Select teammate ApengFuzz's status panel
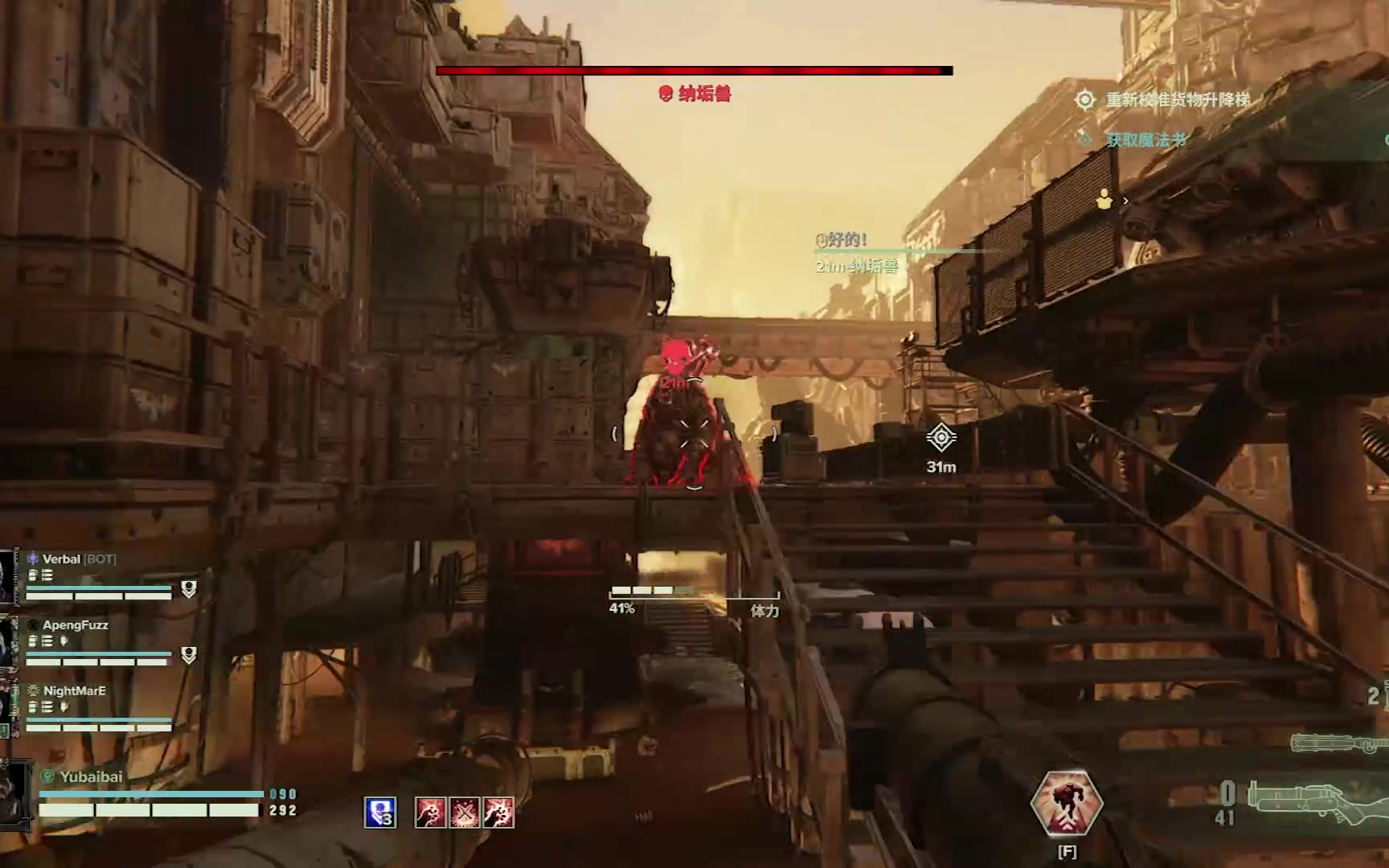 click(98, 643)
